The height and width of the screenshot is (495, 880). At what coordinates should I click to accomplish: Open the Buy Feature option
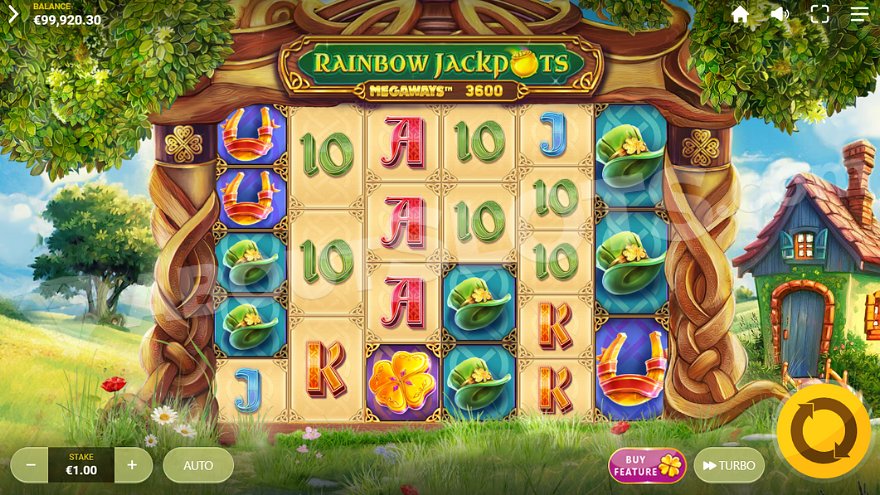[x=647, y=465]
